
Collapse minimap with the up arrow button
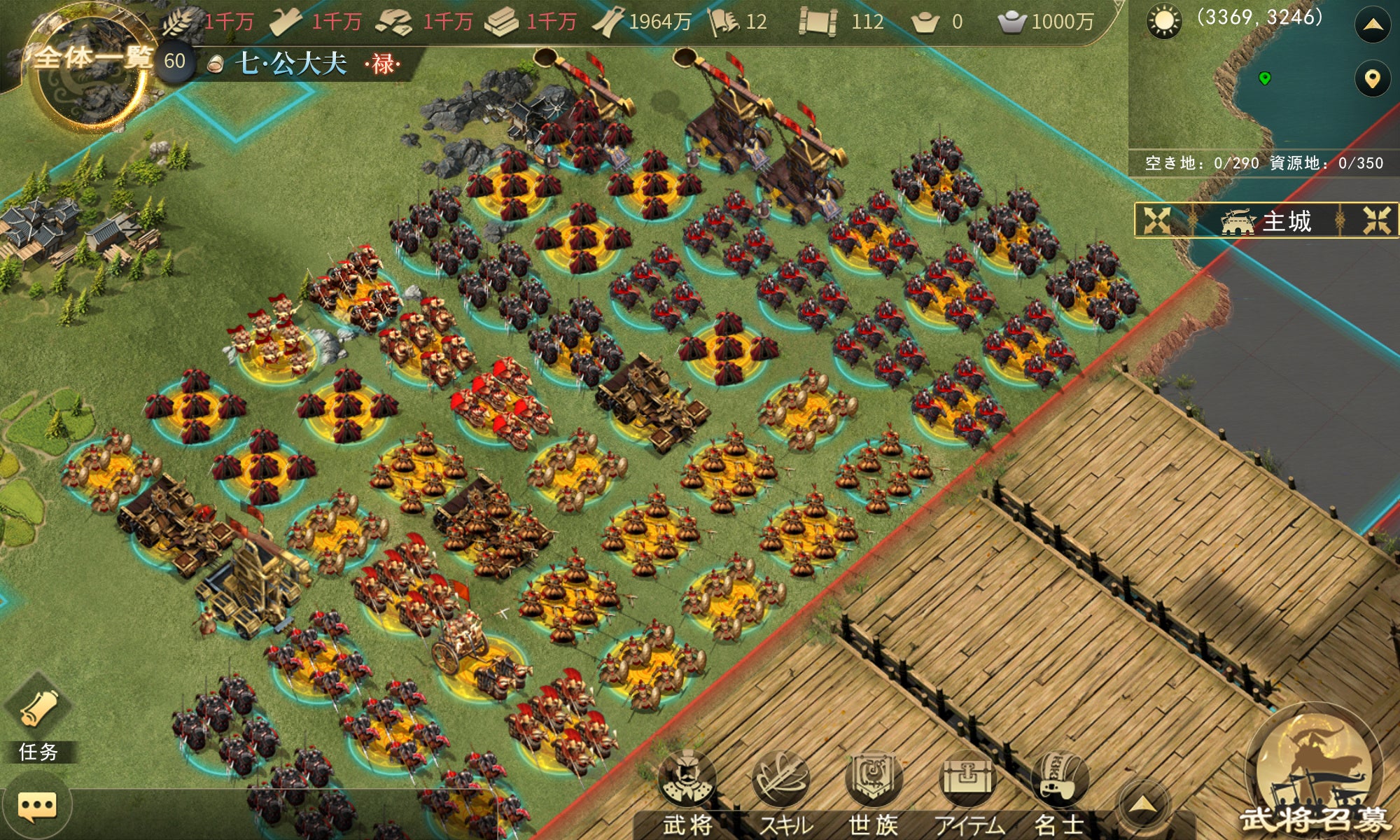pyautogui.click(x=1373, y=26)
